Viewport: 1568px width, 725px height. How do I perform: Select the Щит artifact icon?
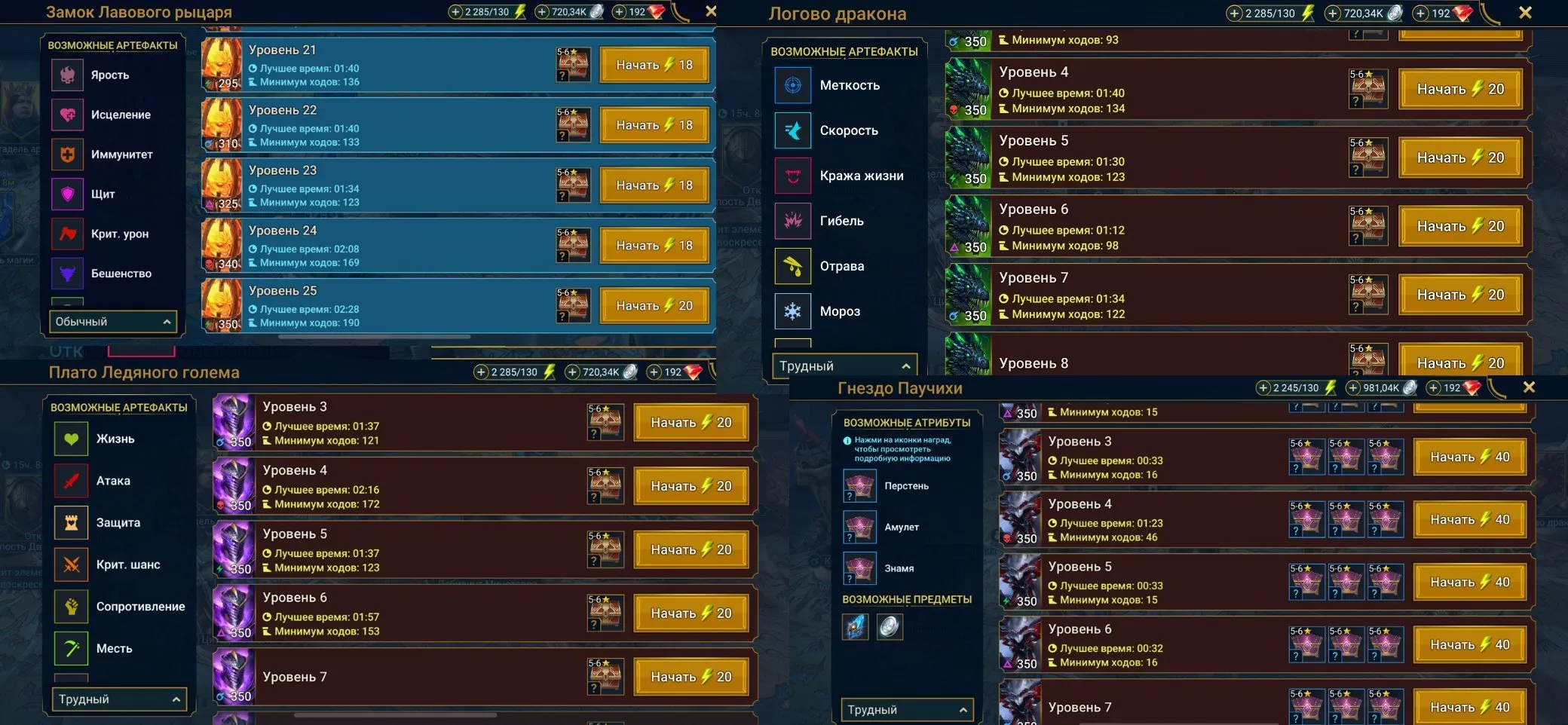68,194
